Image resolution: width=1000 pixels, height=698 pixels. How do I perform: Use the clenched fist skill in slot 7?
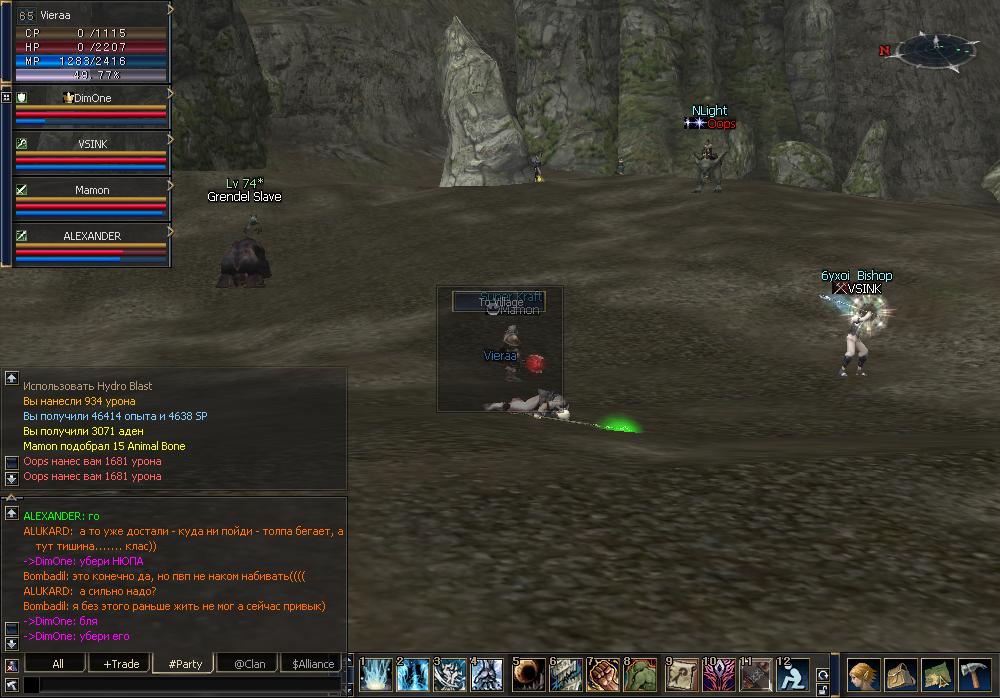coord(603,674)
